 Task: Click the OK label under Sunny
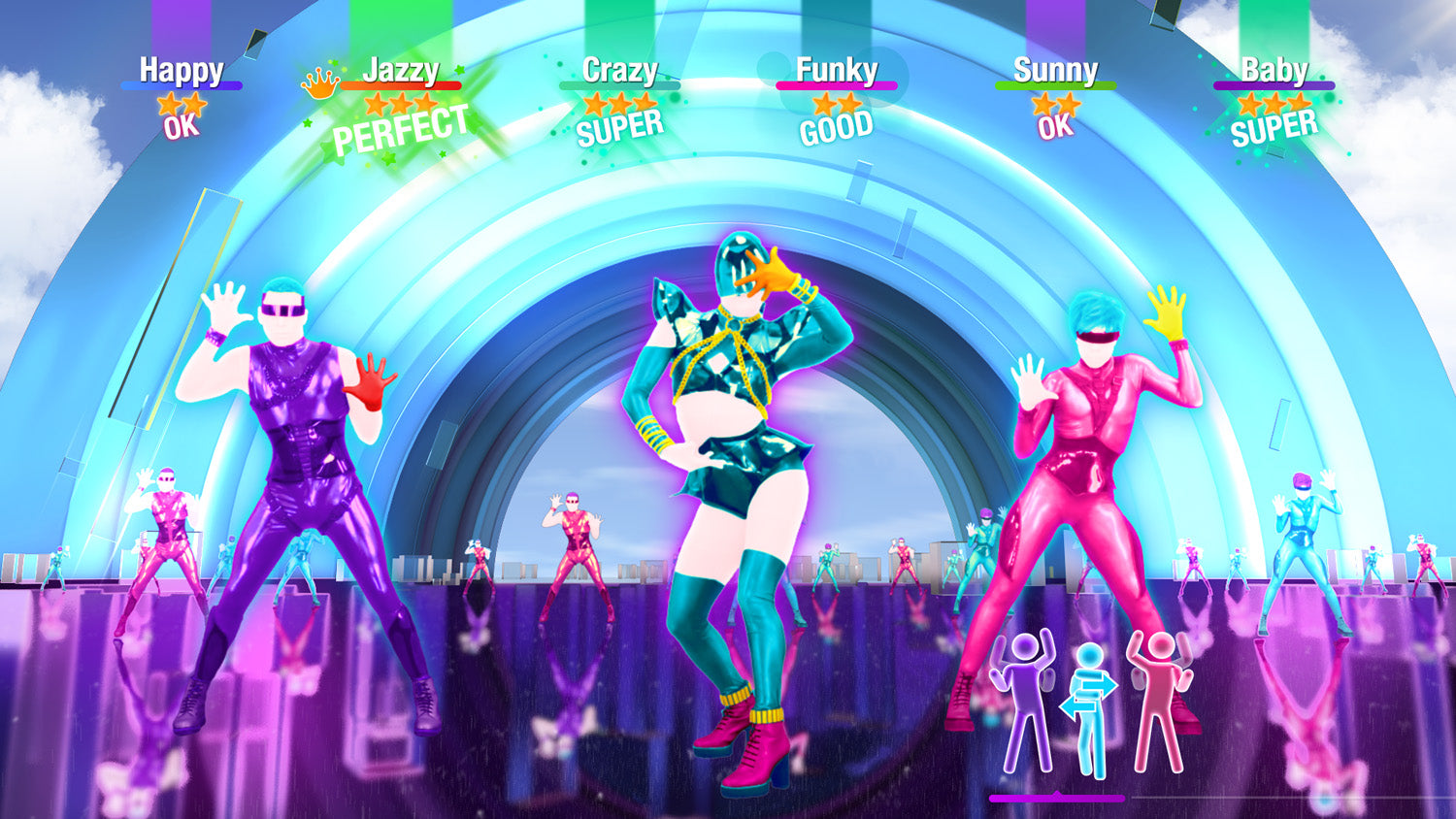[x=1056, y=124]
